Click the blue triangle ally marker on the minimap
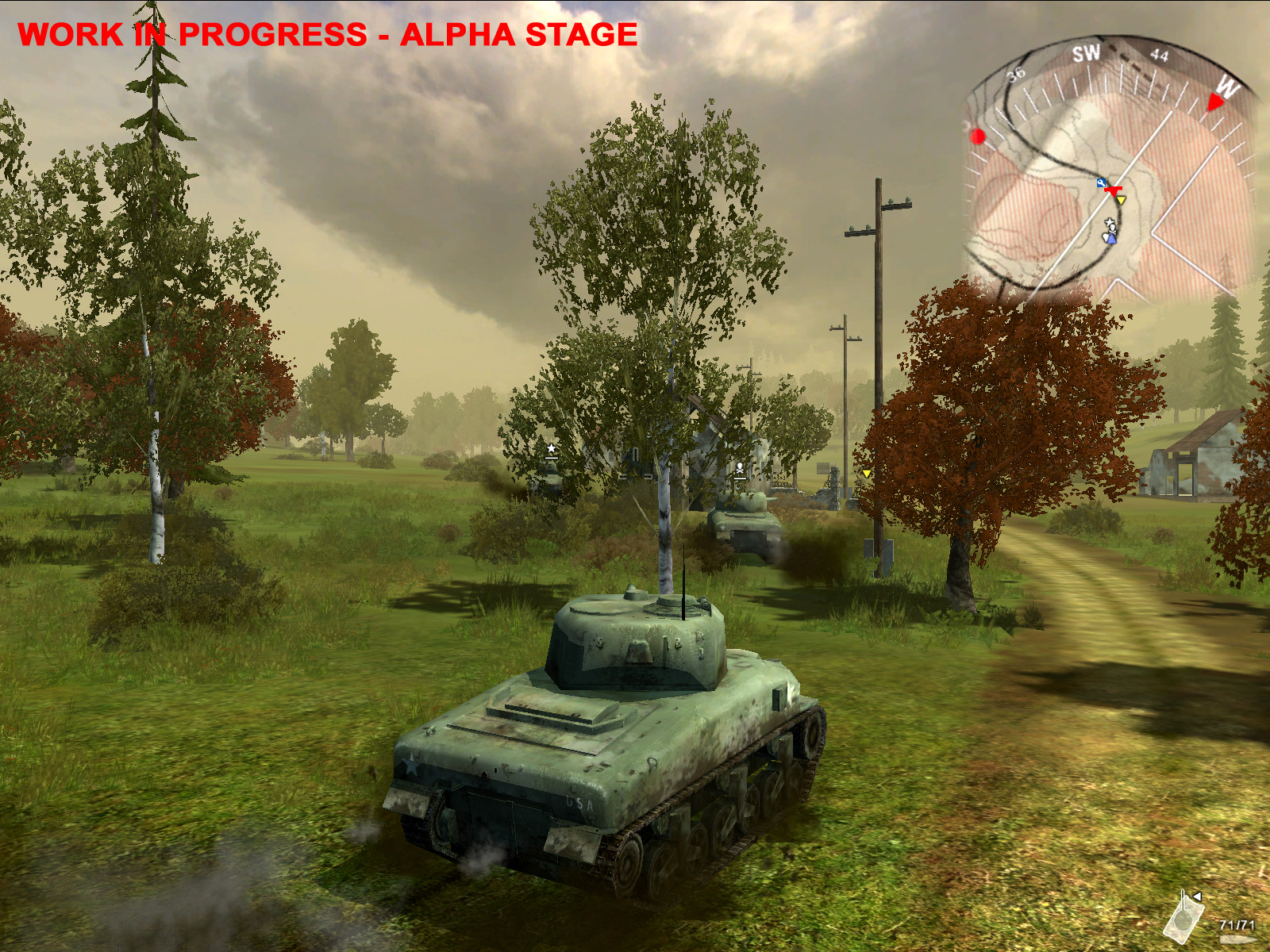The width and height of the screenshot is (1270, 952). click(1112, 240)
